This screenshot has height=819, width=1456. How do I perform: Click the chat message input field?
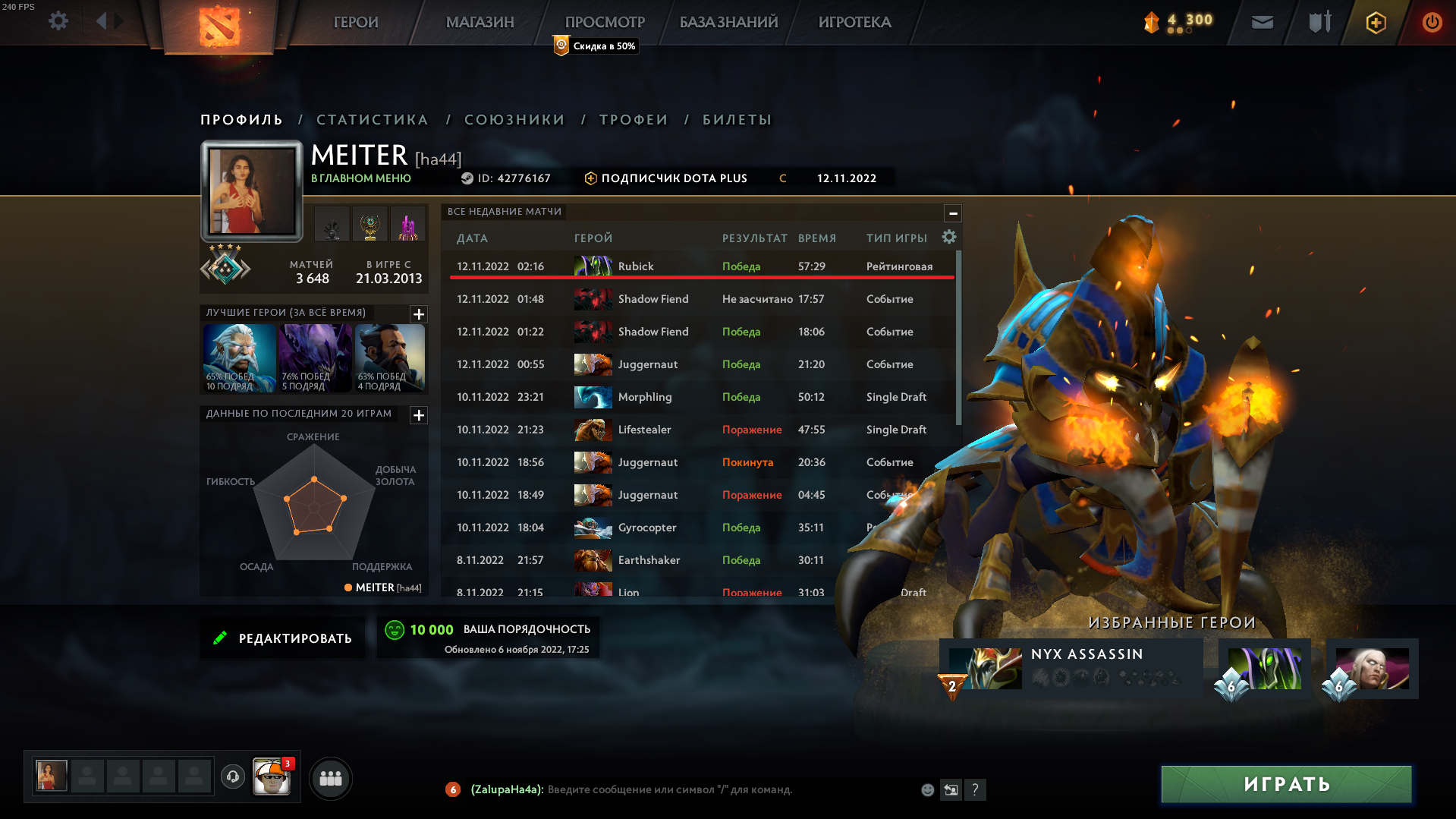point(683,789)
